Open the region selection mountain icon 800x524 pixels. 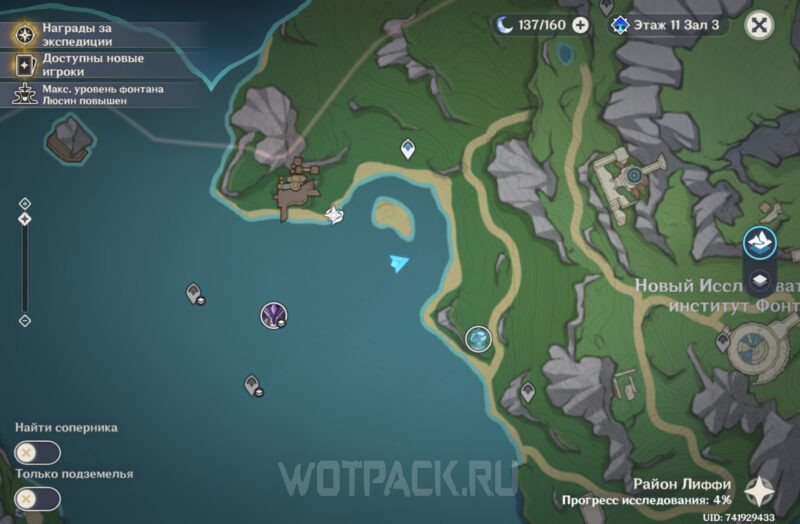[760, 242]
